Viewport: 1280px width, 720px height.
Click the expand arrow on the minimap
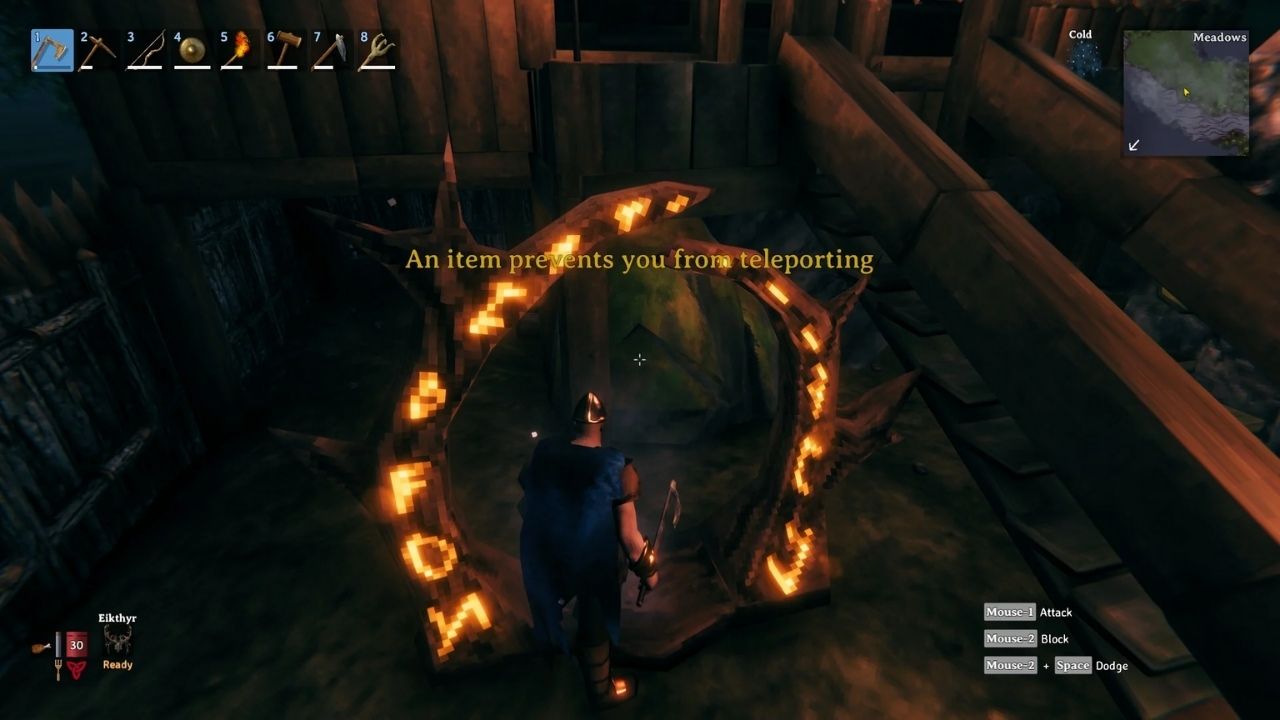(1134, 146)
